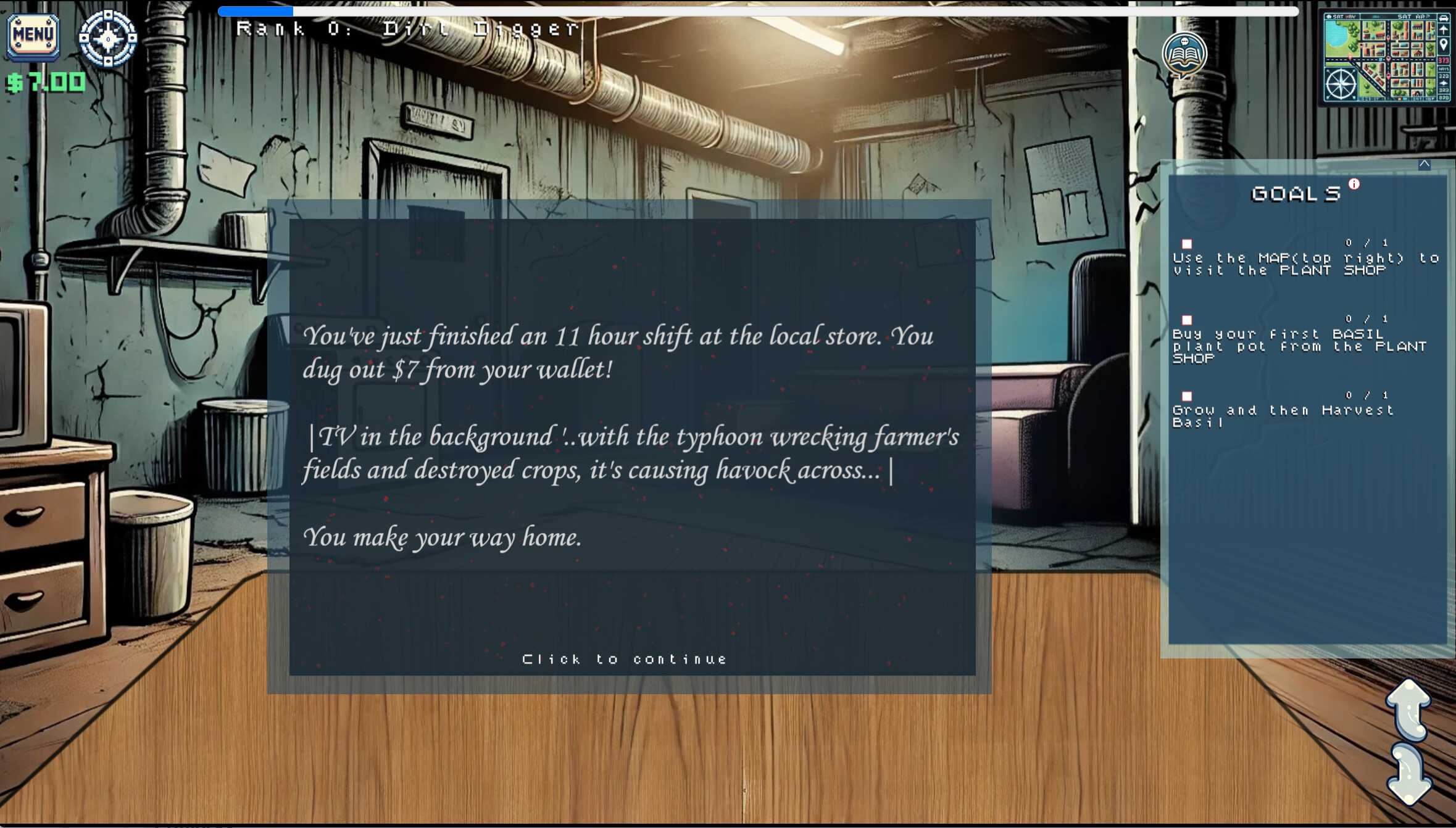Click the Rank 0: Dirt Digger title
Image resolution: width=1456 pixels, height=828 pixels.
(407, 29)
